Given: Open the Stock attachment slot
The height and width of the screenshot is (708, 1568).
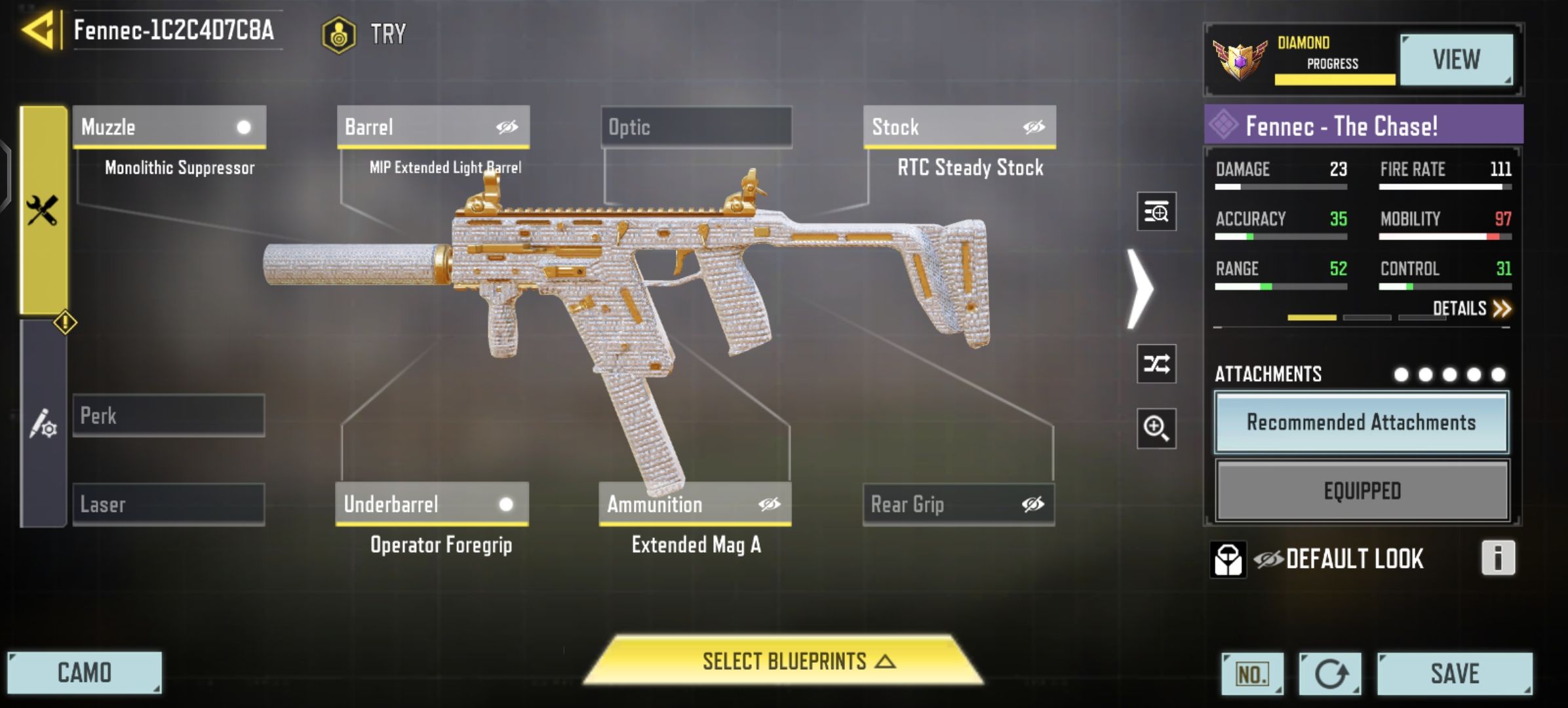Looking at the screenshot, I should coord(959,127).
